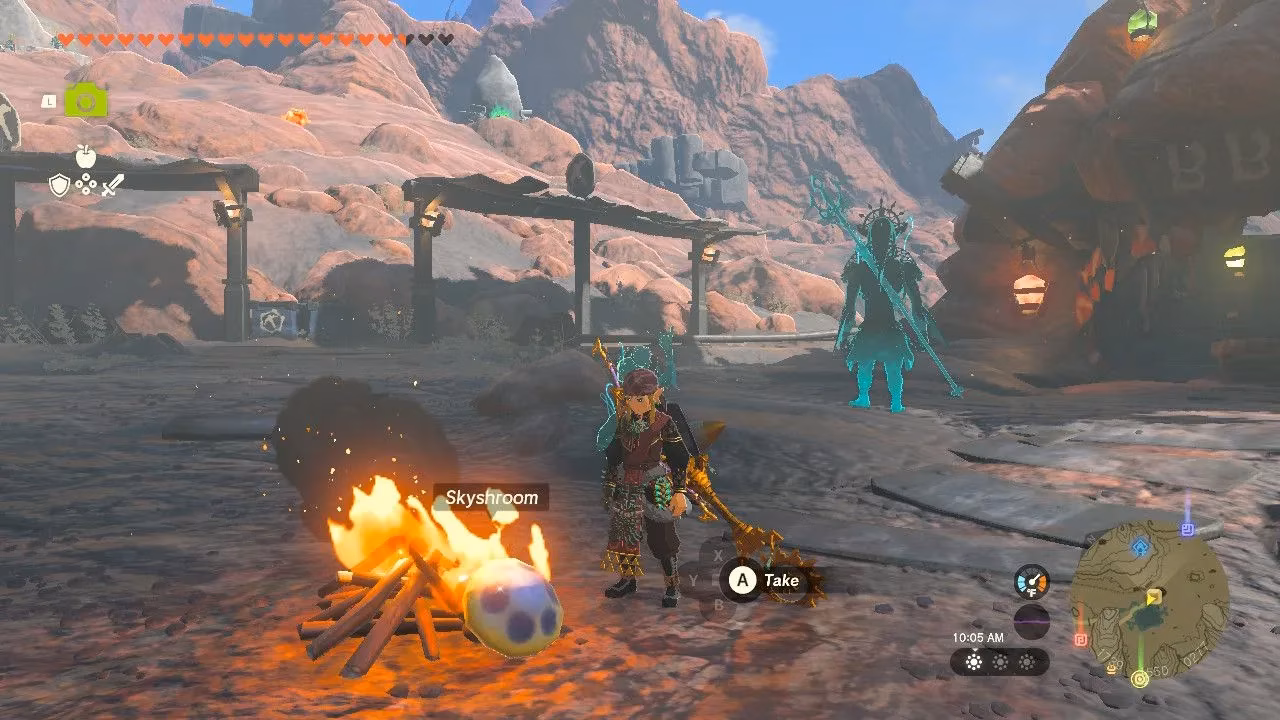1280x720 pixels.
Task: Select the blue diamond marker on the minimap
Action: [x=1140, y=546]
